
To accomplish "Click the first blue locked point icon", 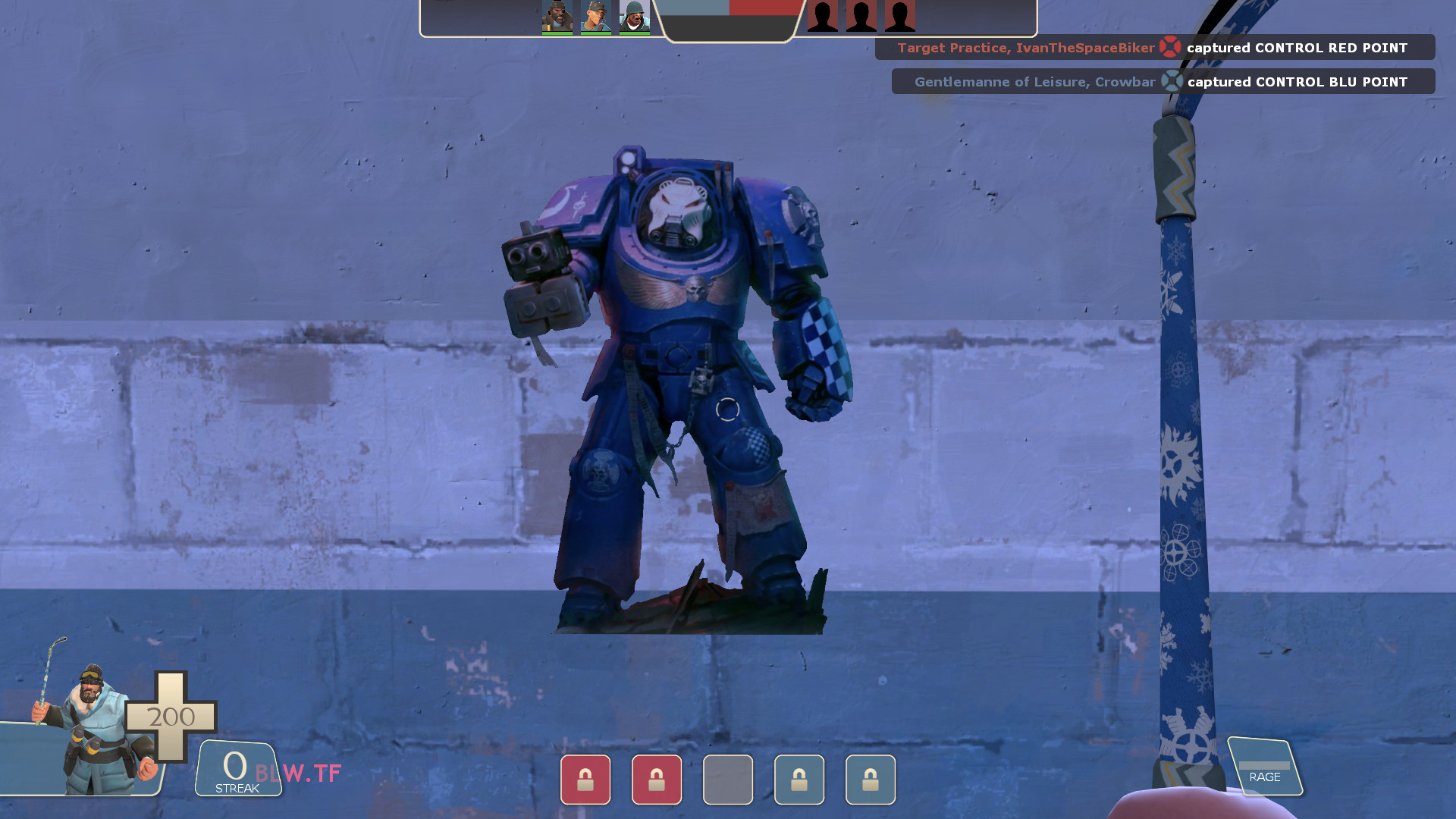I will coord(799,780).
